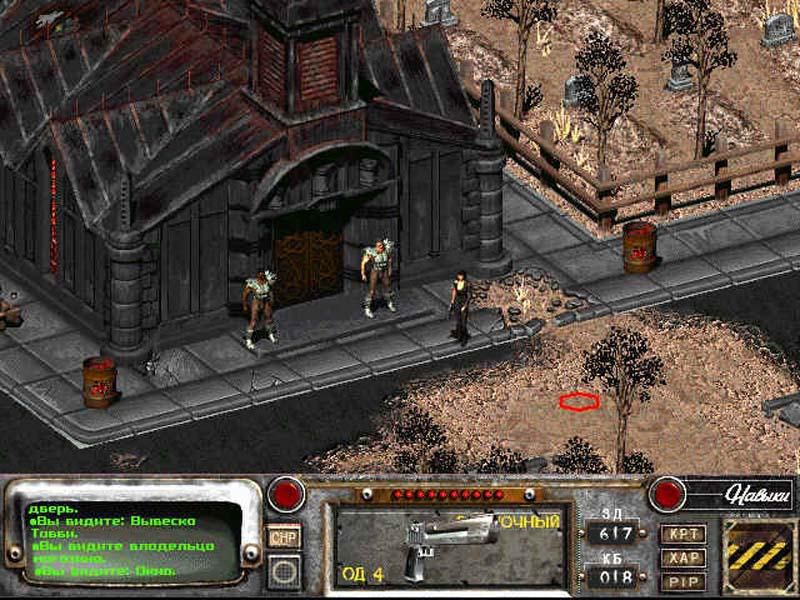Open the ХАР character sheet
Image resolution: width=800 pixels, height=600 pixels.
[684, 558]
